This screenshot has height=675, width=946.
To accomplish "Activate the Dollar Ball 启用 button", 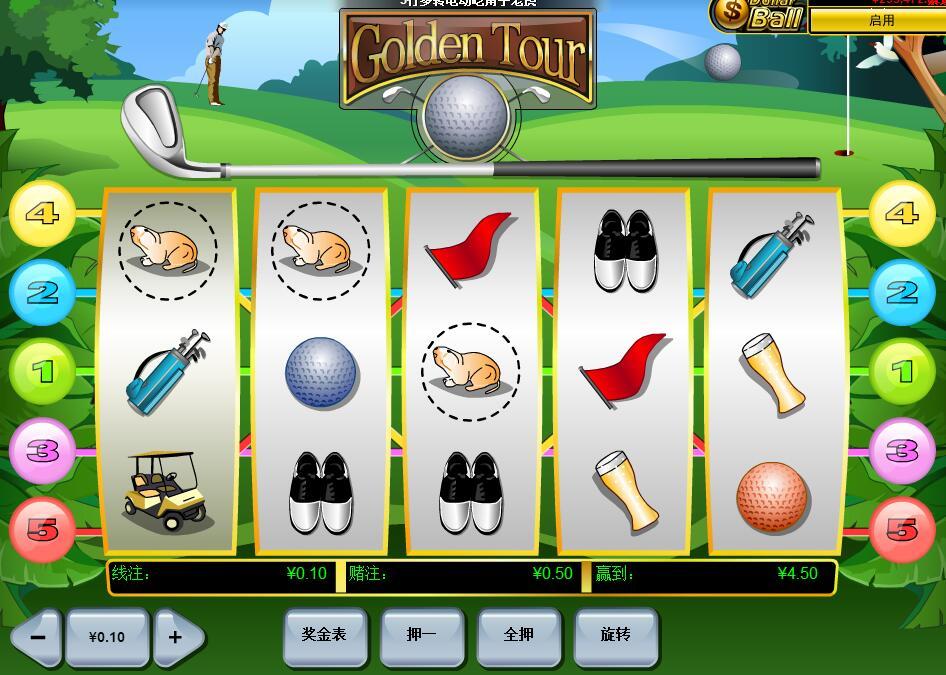I will click(880, 20).
